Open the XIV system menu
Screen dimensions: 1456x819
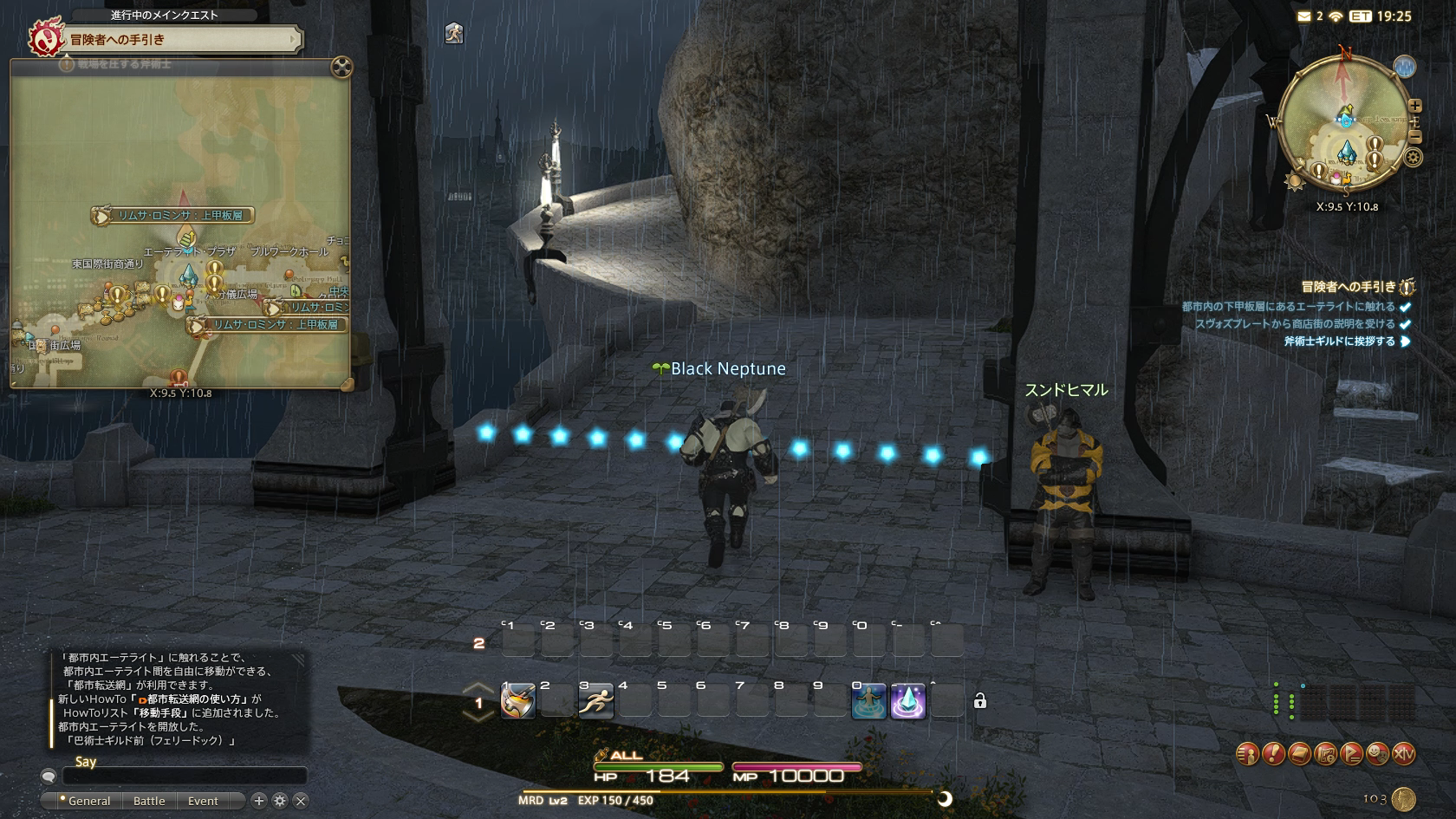tap(1403, 754)
